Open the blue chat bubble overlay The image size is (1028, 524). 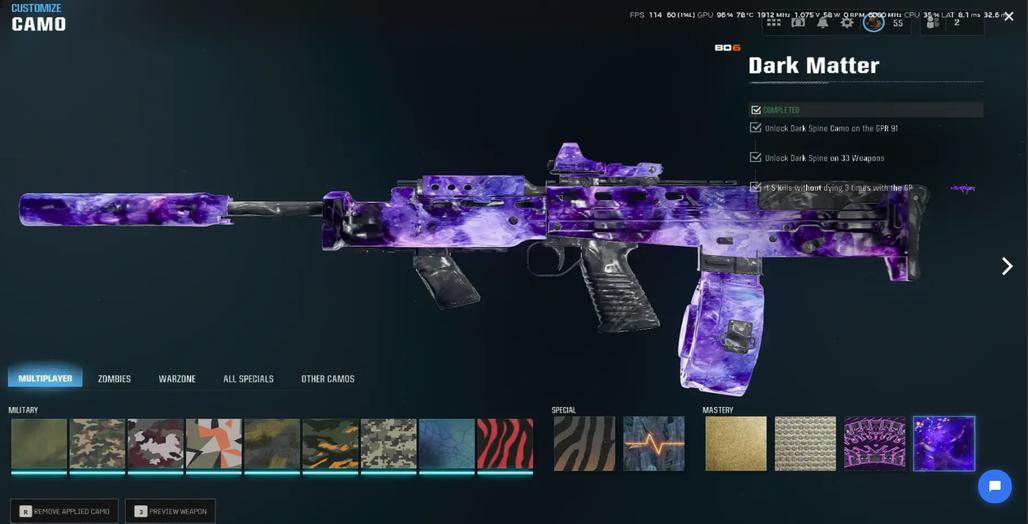(x=994, y=487)
